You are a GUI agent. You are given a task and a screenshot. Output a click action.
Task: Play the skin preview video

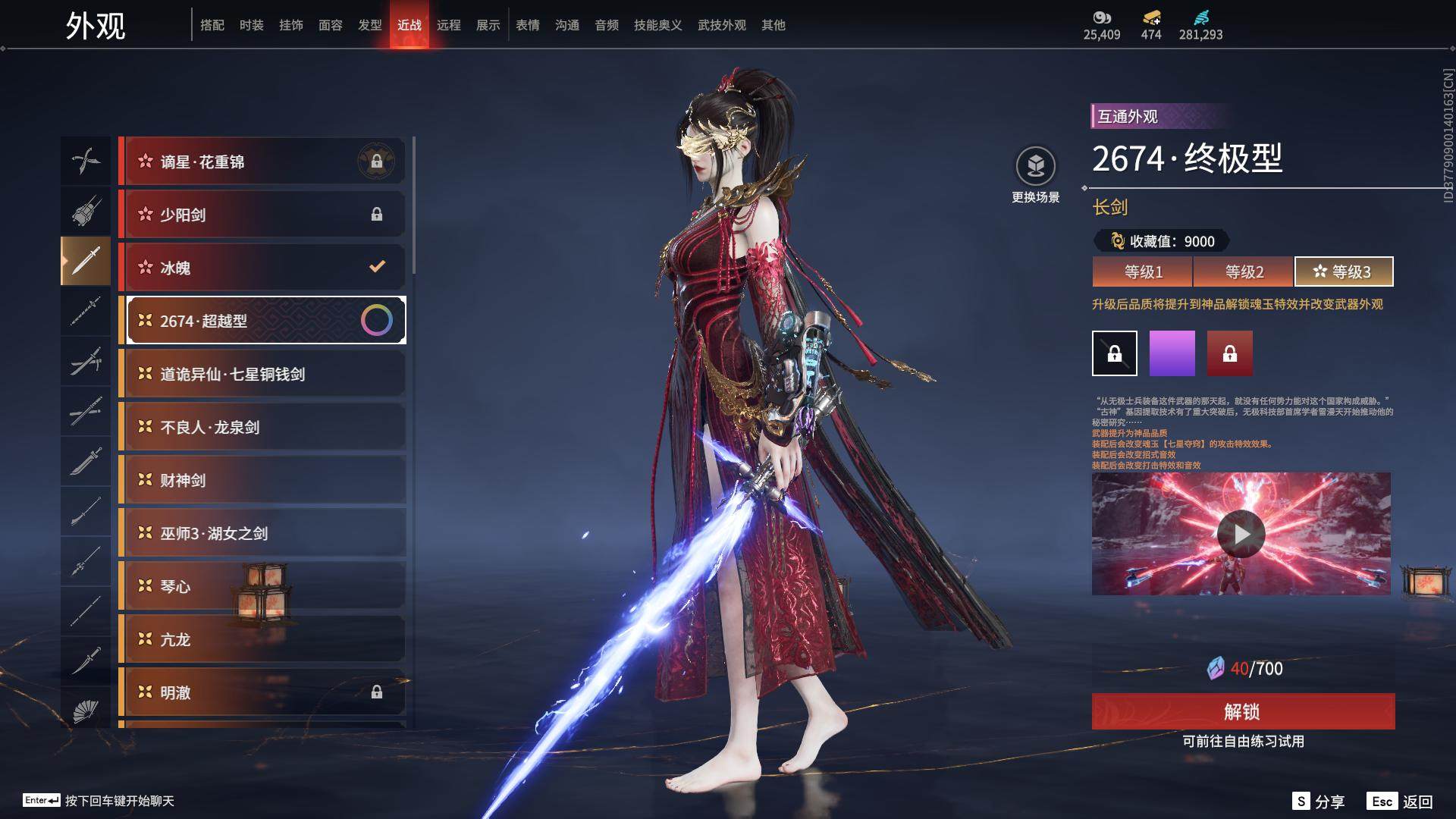[x=1241, y=534]
